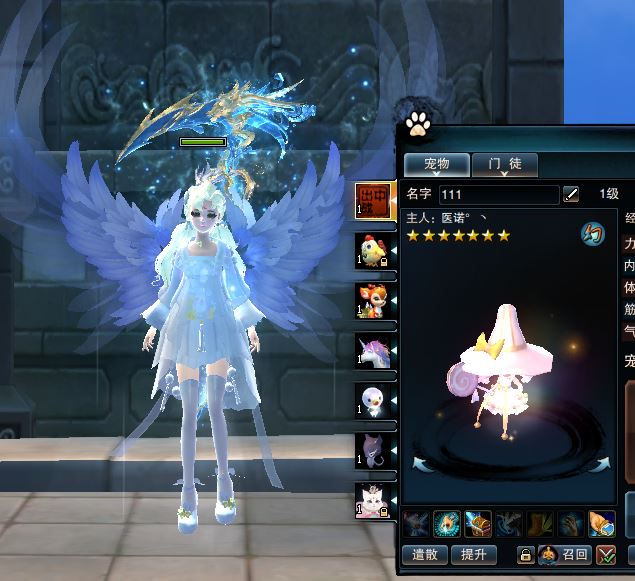The image size is (635, 581).
Task: Click the pet name input field
Action: 498,194
